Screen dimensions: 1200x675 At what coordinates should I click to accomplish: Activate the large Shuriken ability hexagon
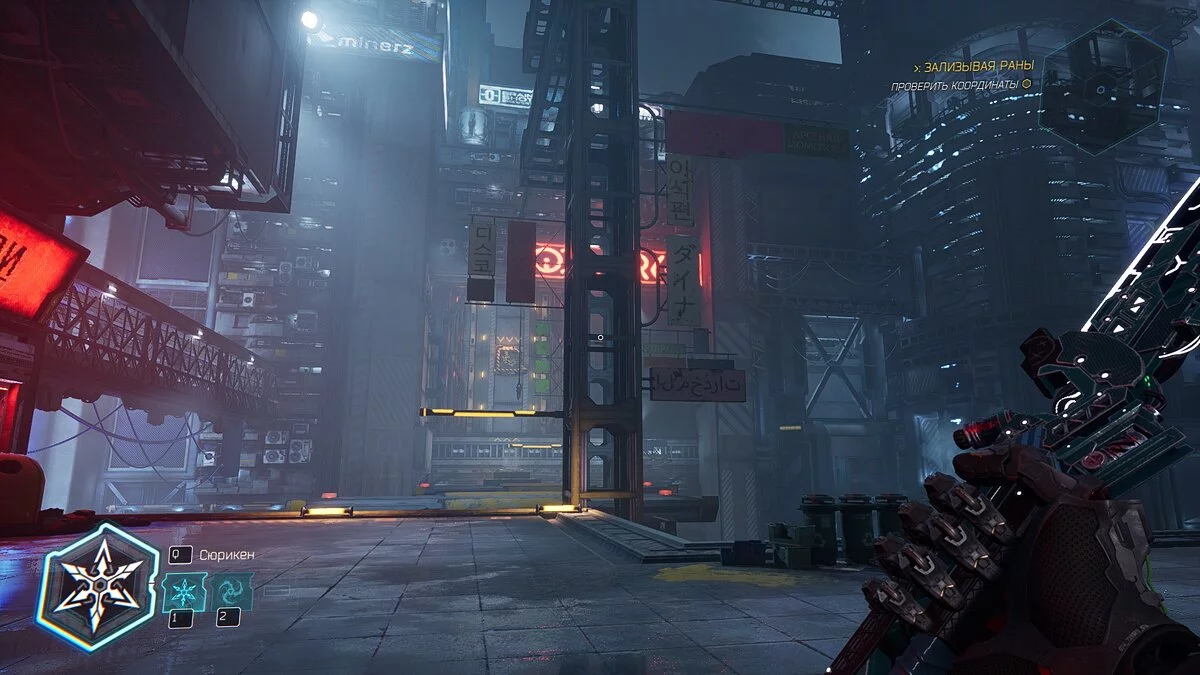[x=97, y=587]
